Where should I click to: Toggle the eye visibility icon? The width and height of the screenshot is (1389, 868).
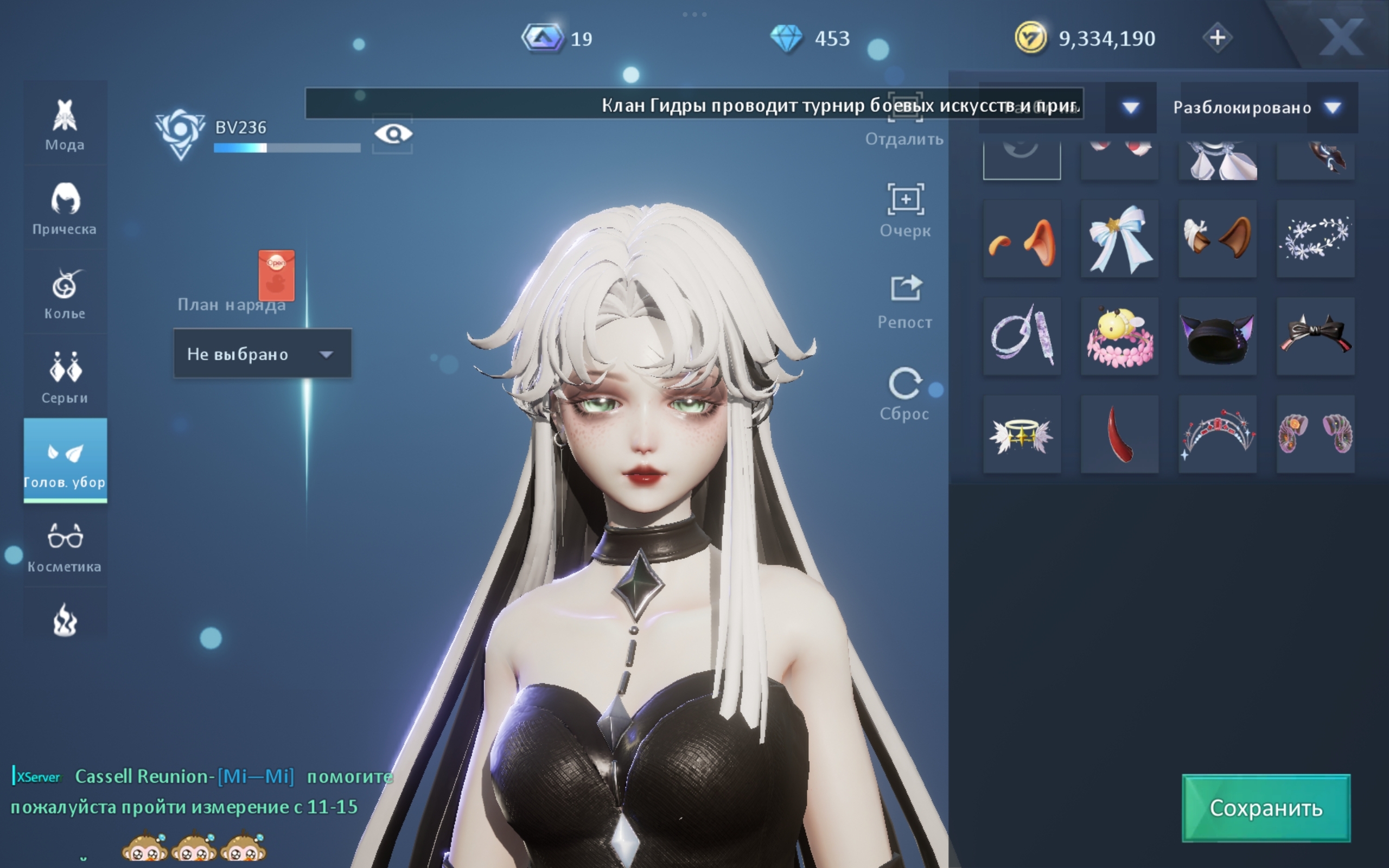[393, 135]
